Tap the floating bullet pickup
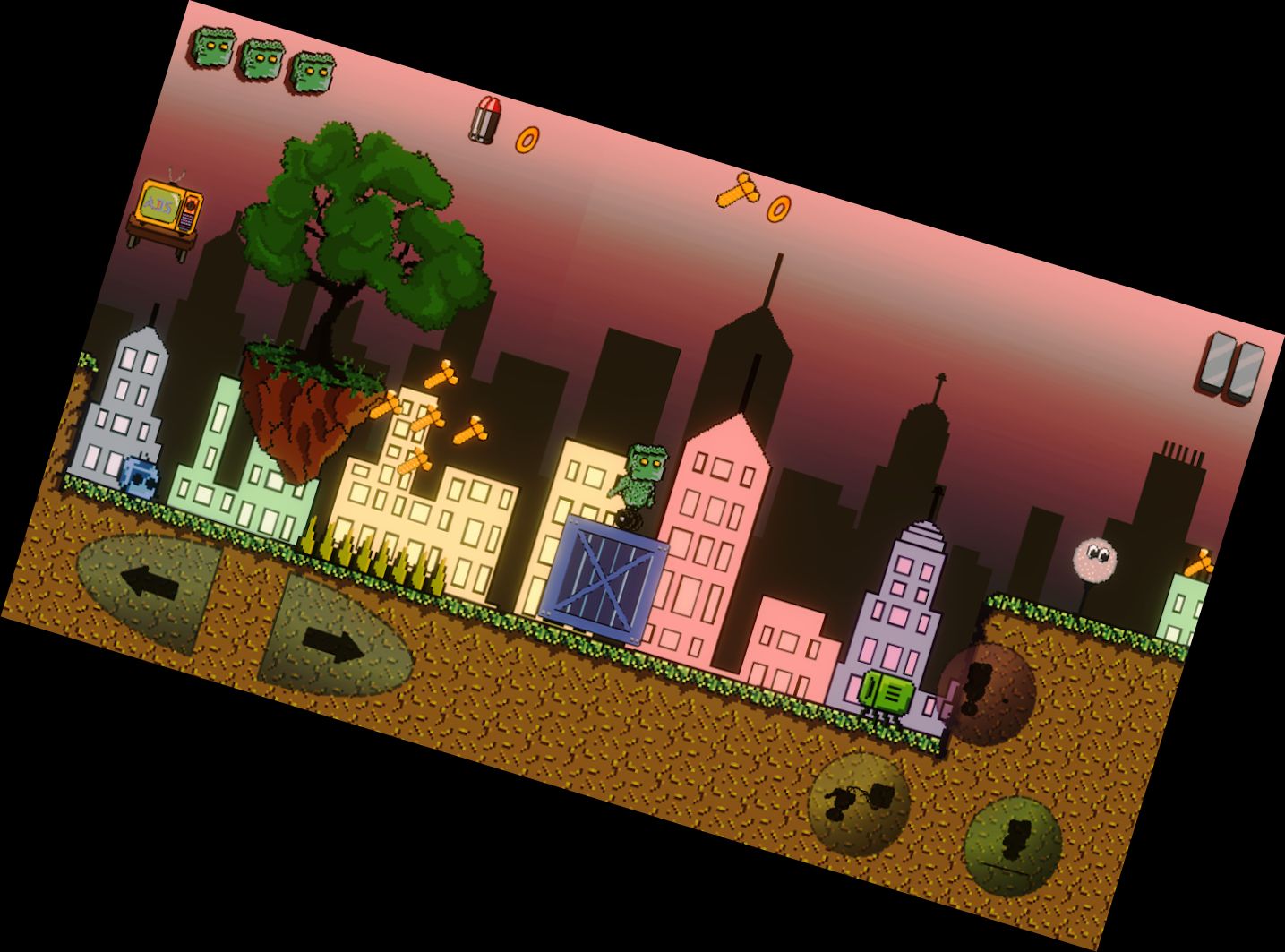Image resolution: width=1285 pixels, height=952 pixels. click(x=484, y=119)
